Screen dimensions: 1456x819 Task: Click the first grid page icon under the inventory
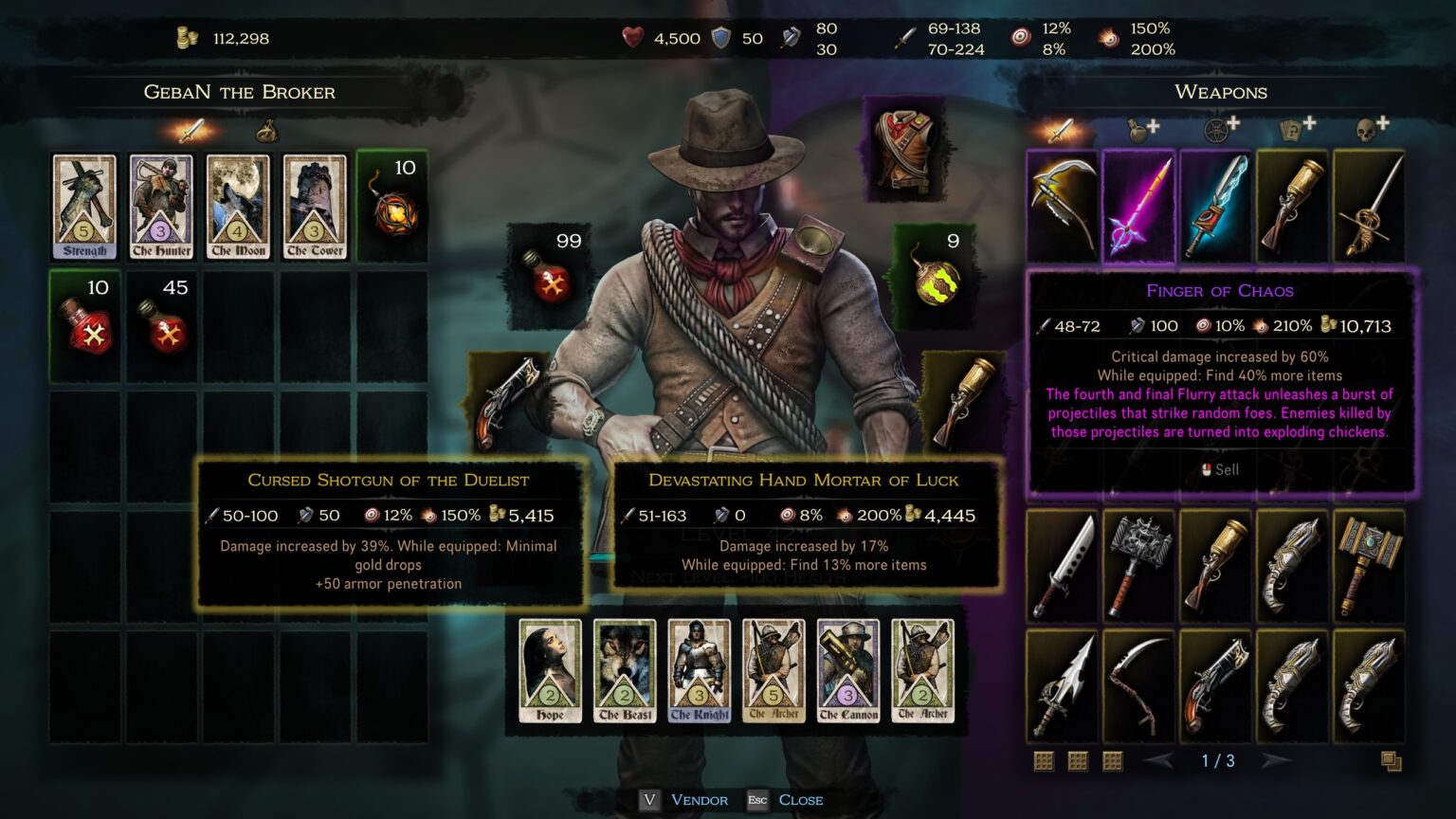[x=1042, y=759]
